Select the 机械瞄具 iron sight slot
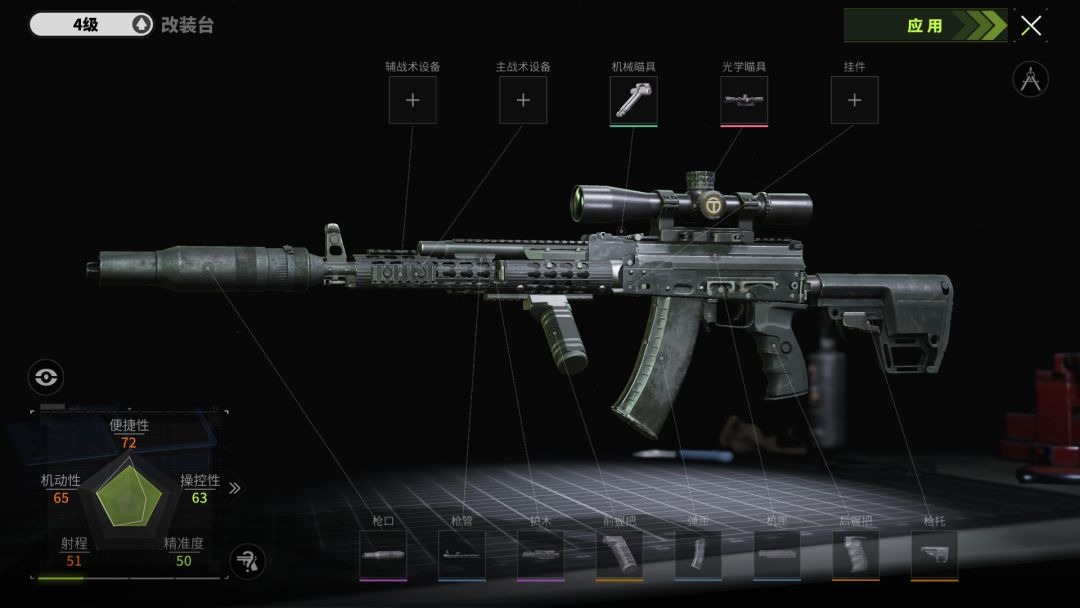1080x608 pixels. click(x=634, y=100)
